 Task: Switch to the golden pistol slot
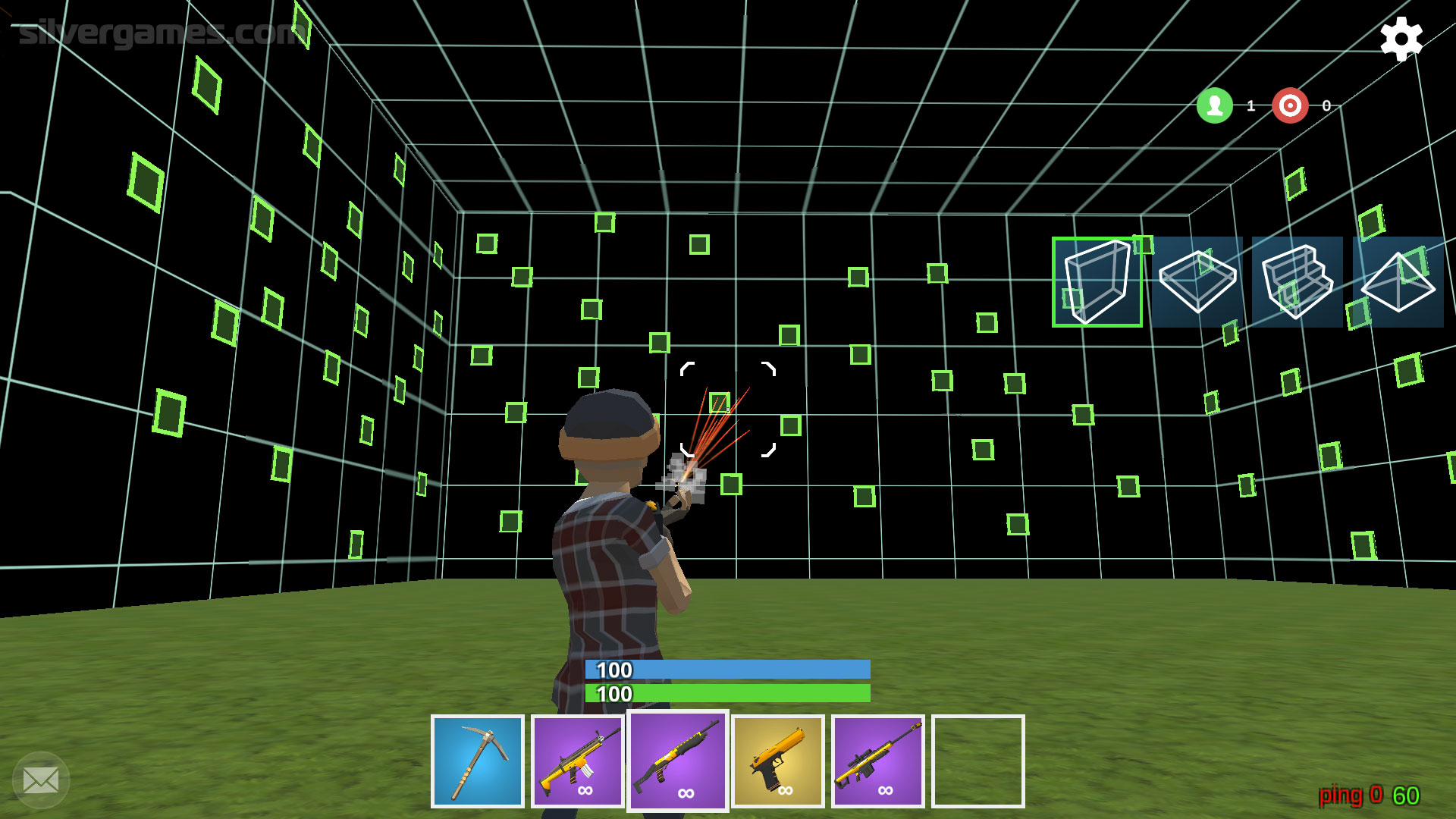pyautogui.click(x=778, y=761)
